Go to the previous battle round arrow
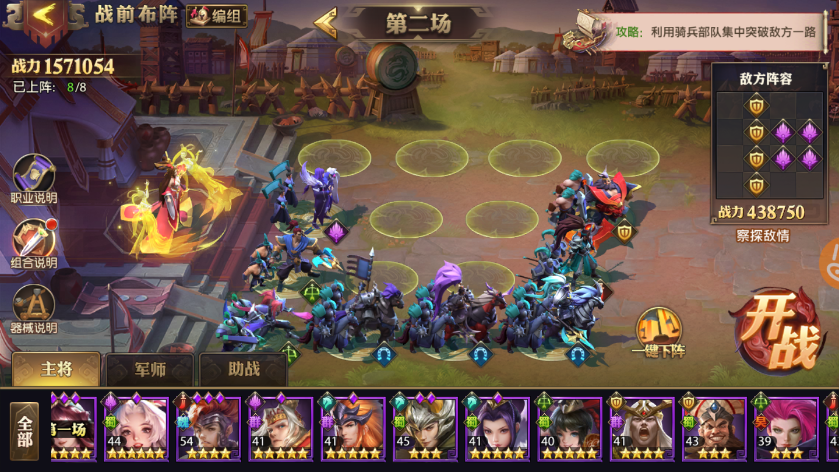 (326, 22)
